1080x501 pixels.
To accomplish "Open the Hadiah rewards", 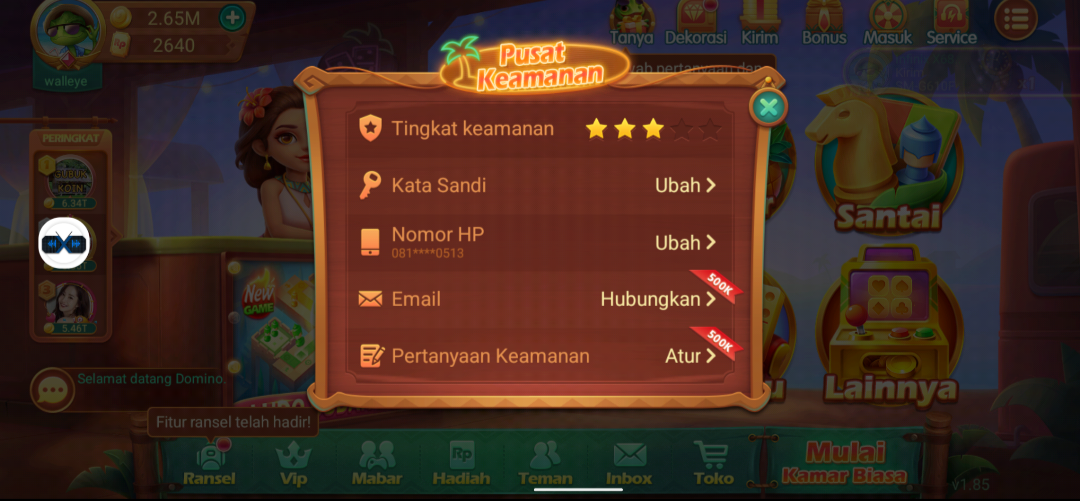I will (x=461, y=462).
